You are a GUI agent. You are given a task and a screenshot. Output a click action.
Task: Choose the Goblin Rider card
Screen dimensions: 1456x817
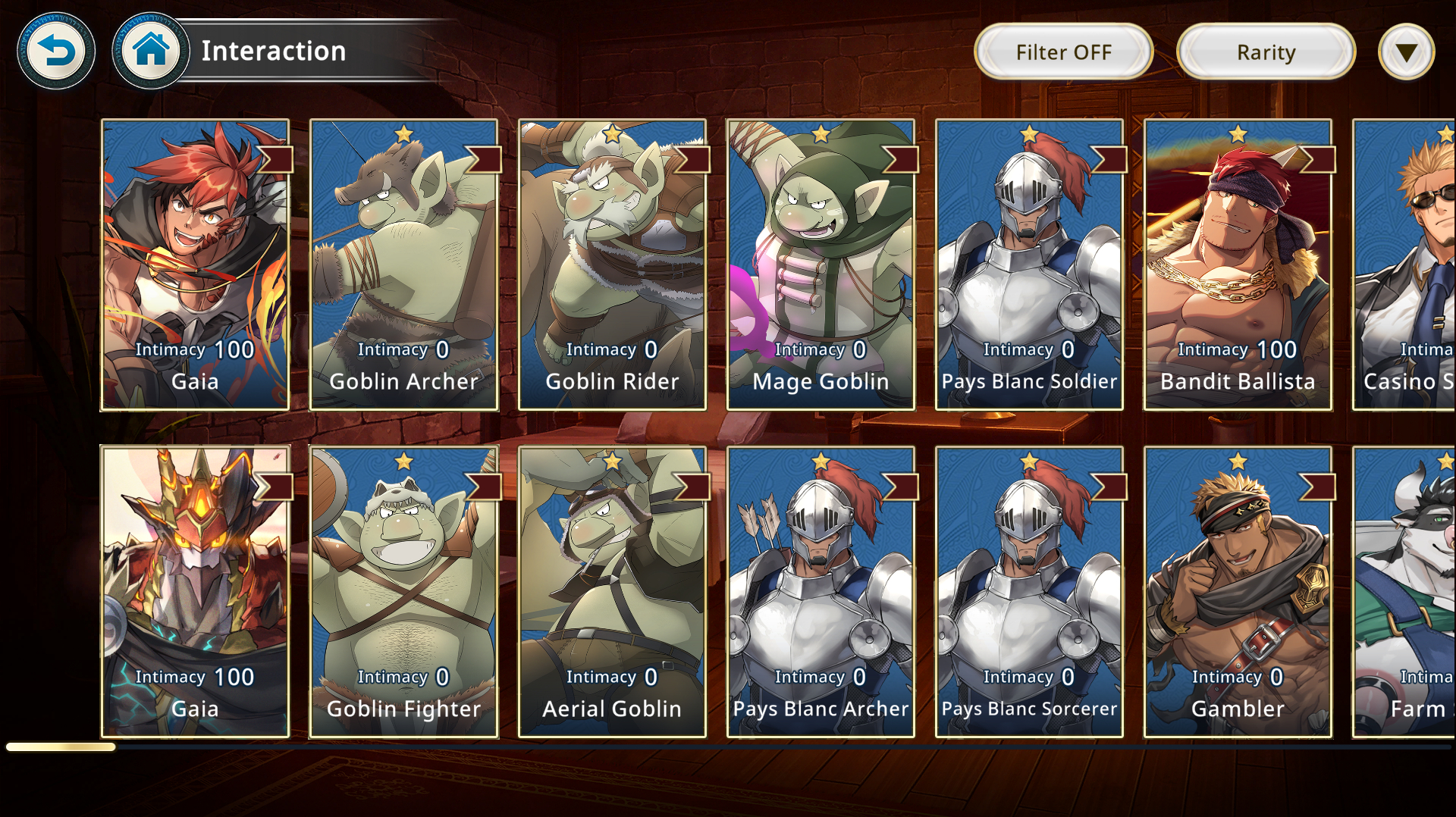[x=612, y=265]
